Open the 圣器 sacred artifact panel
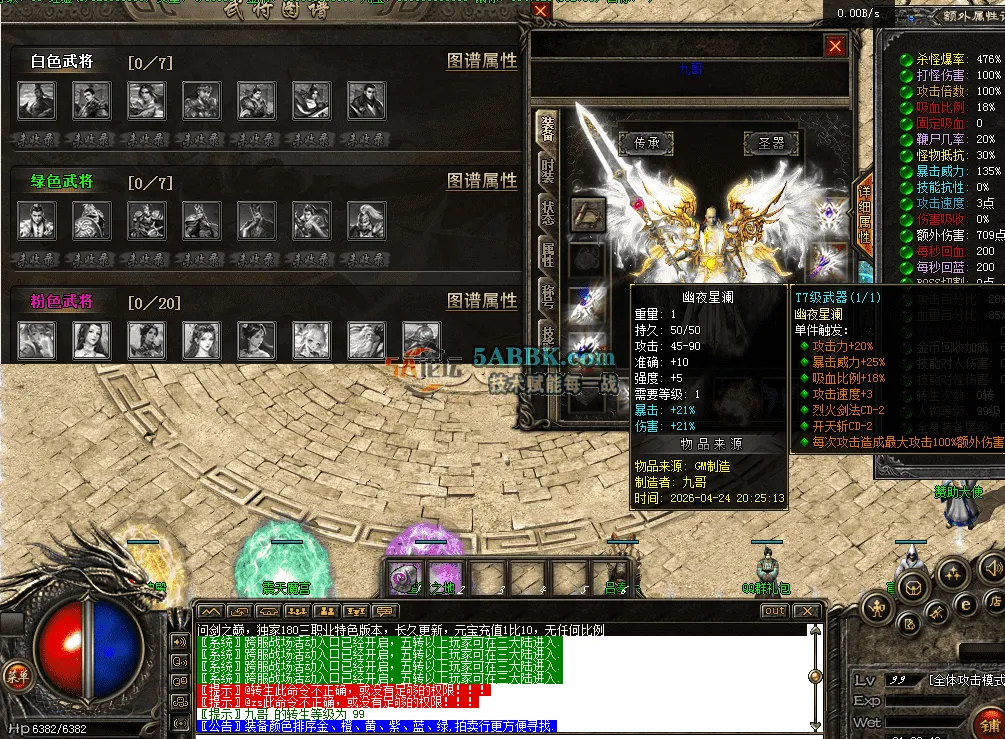Image resolution: width=1005 pixels, height=739 pixels. [770, 143]
